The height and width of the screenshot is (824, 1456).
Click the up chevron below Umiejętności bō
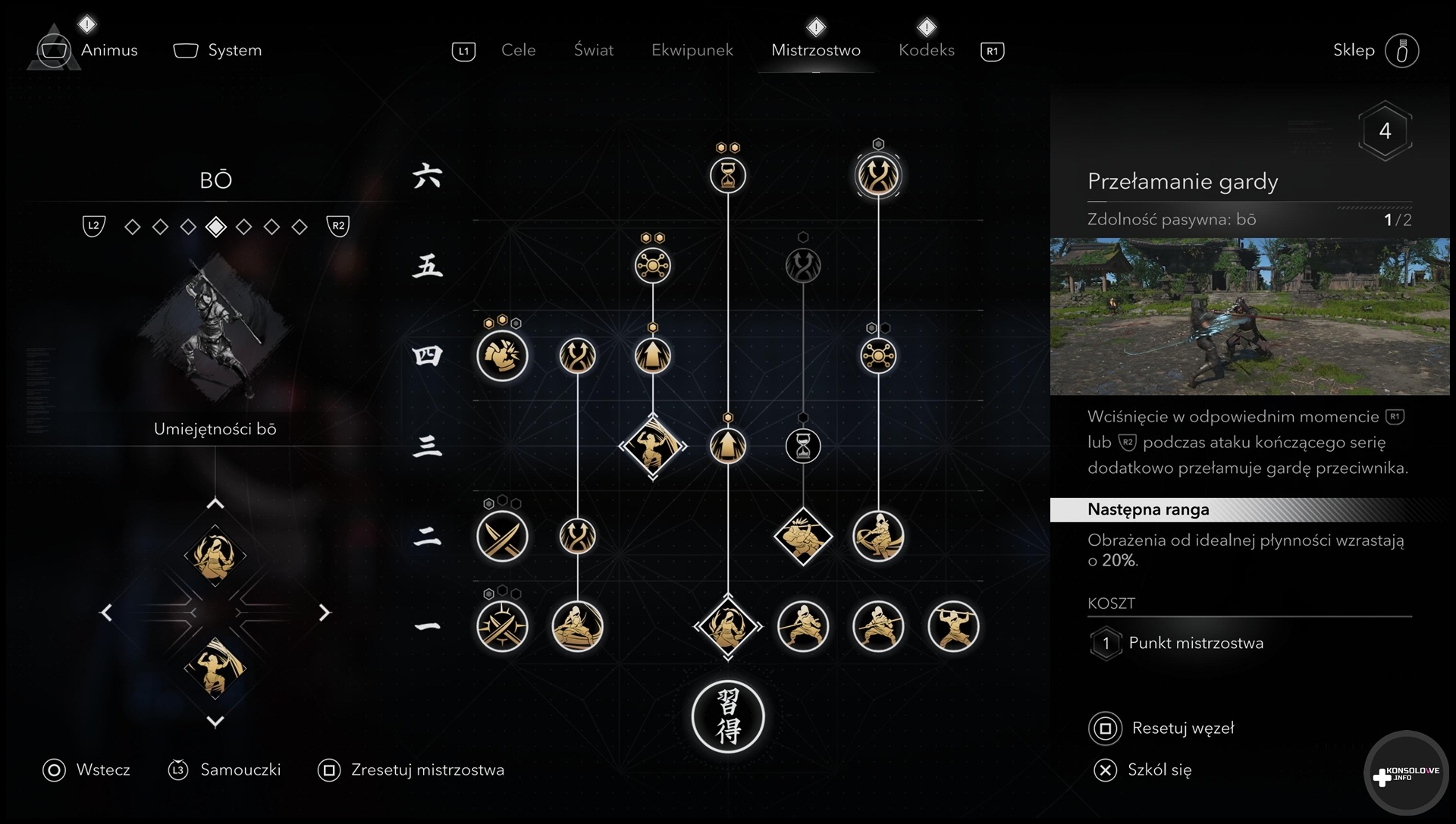215,503
